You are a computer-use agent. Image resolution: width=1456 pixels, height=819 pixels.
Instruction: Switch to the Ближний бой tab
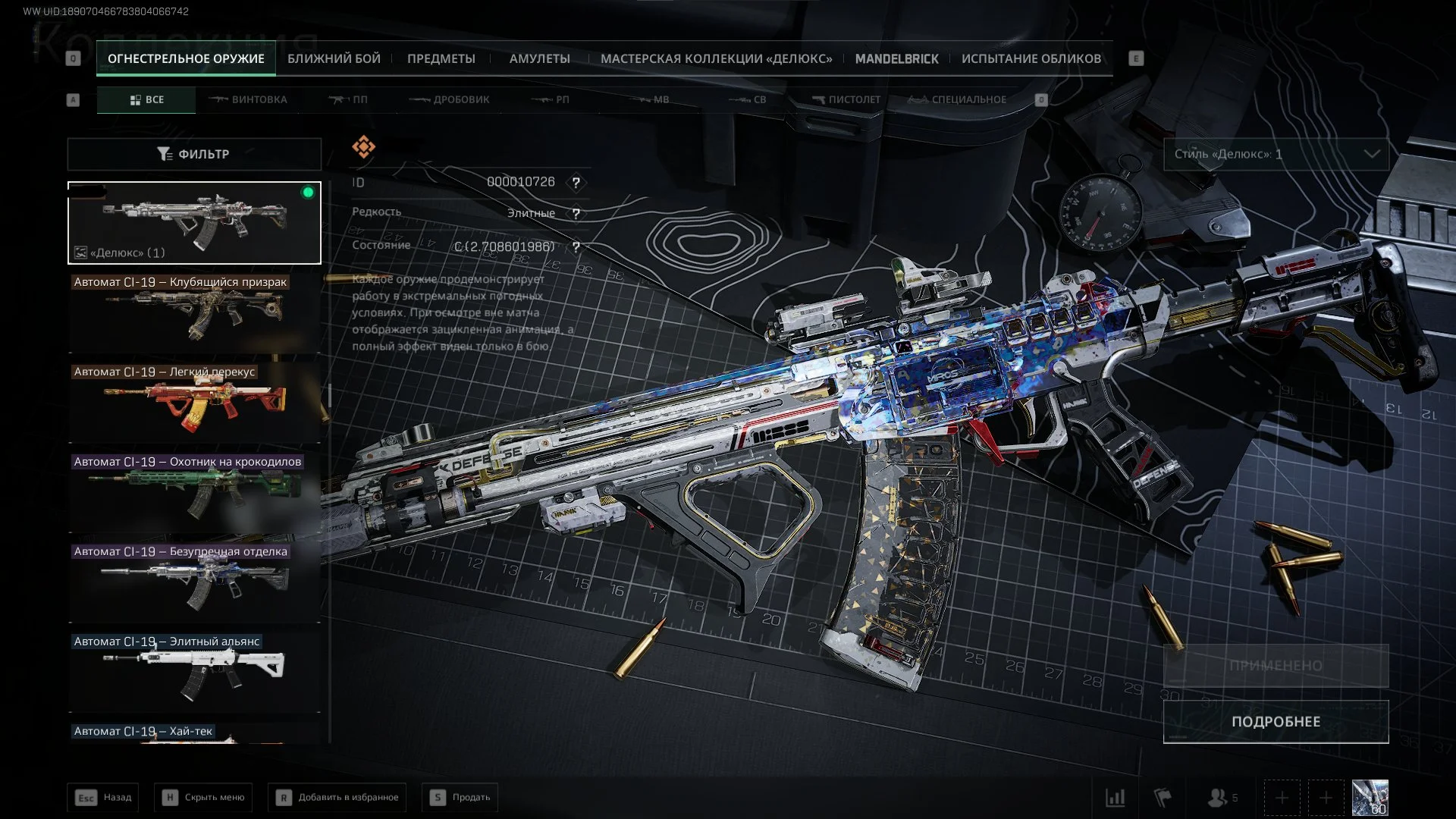[x=334, y=58]
